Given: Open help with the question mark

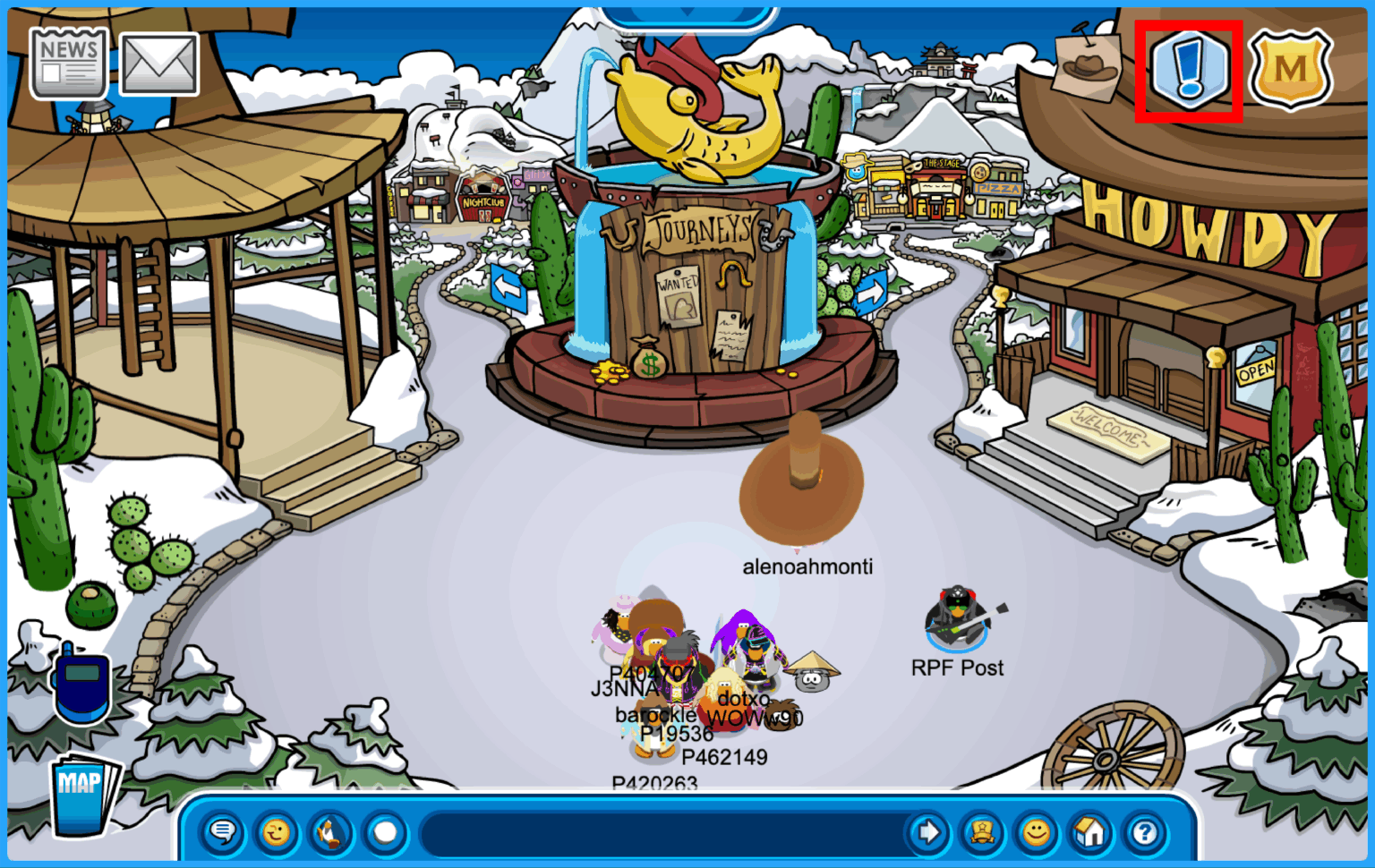Looking at the screenshot, I should [1146, 833].
